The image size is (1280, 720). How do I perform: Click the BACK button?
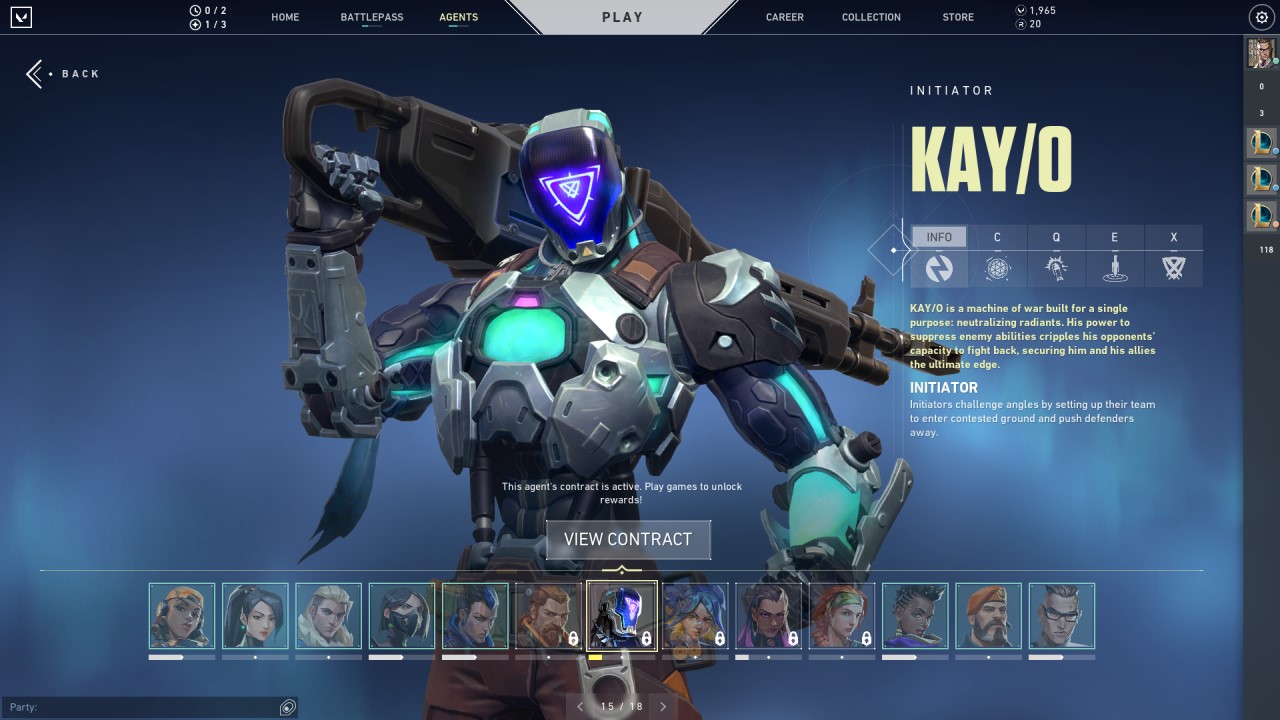(x=63, y=73)
